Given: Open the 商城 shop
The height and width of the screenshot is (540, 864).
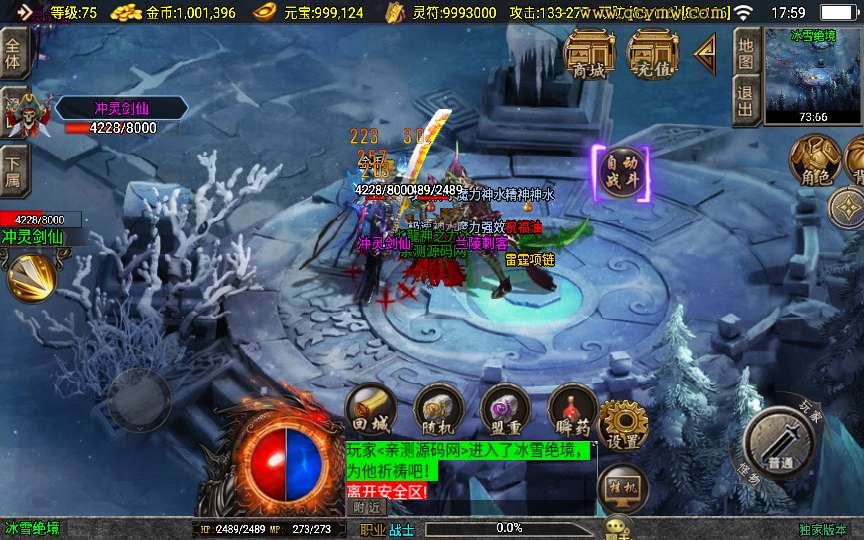Looking at the screenshot, I should (589, 53).
